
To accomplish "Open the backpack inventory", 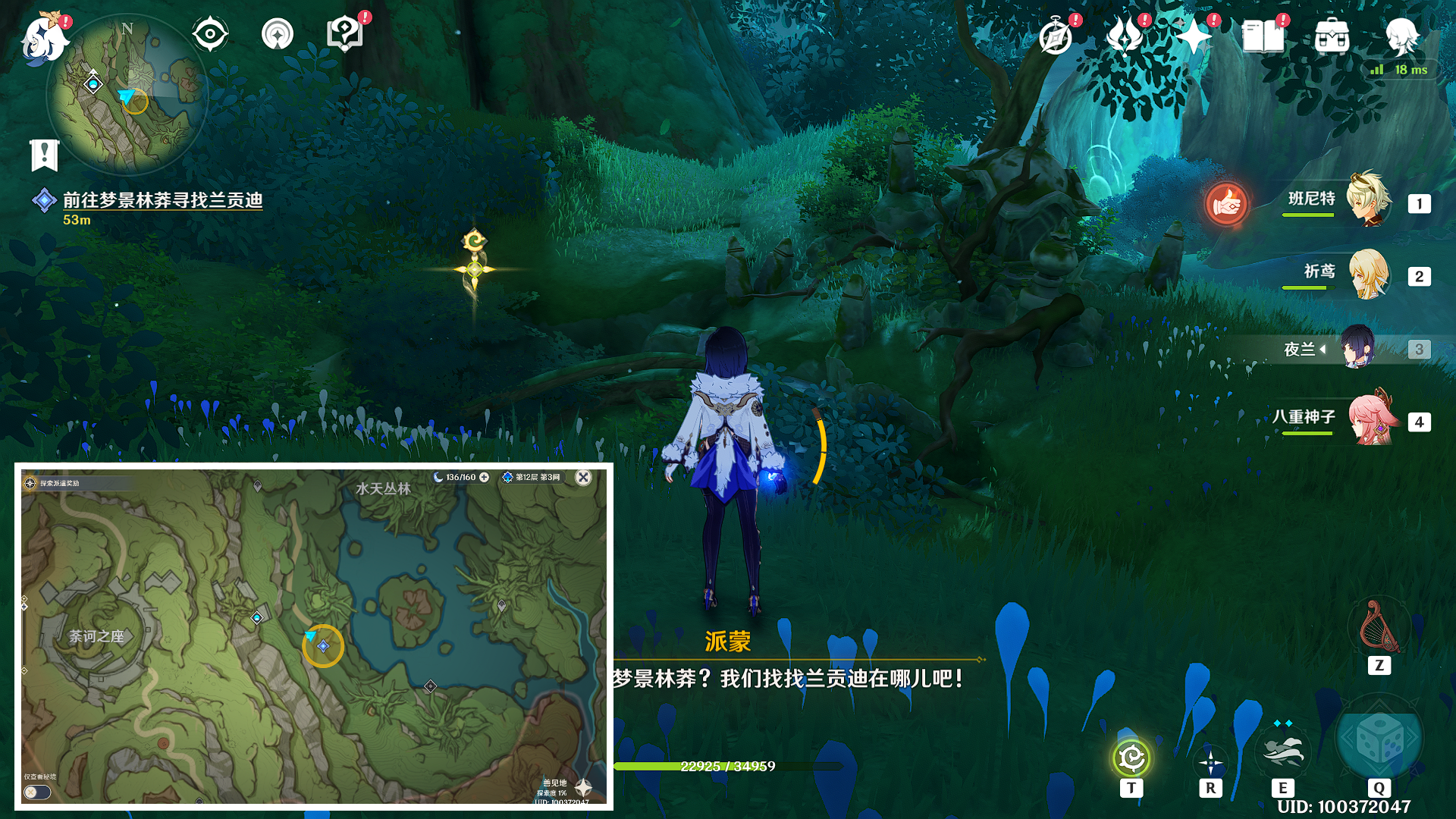I will click(1332, 36).
